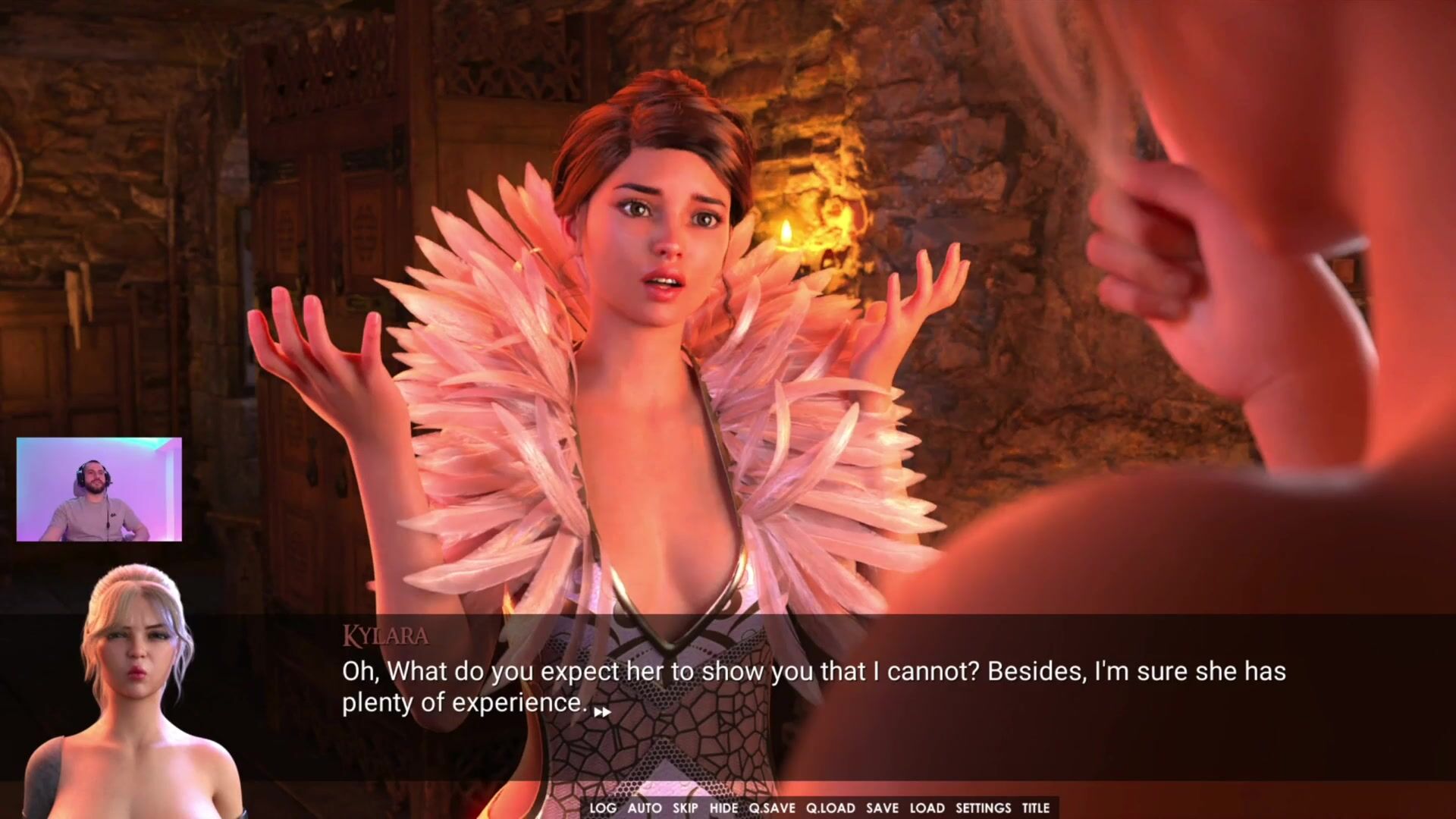This screenshot has height=819, width=1456.
Task: Open the SETTINGS screen
Action: (983, 808)
